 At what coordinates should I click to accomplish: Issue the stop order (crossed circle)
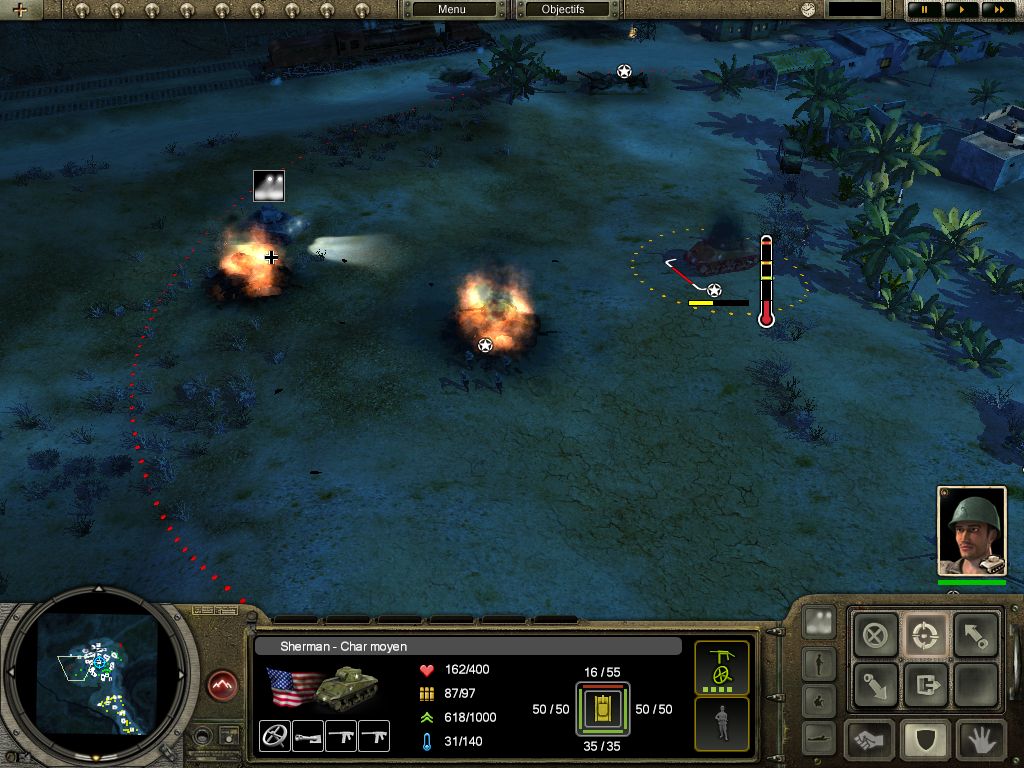(x=875, y=635)
